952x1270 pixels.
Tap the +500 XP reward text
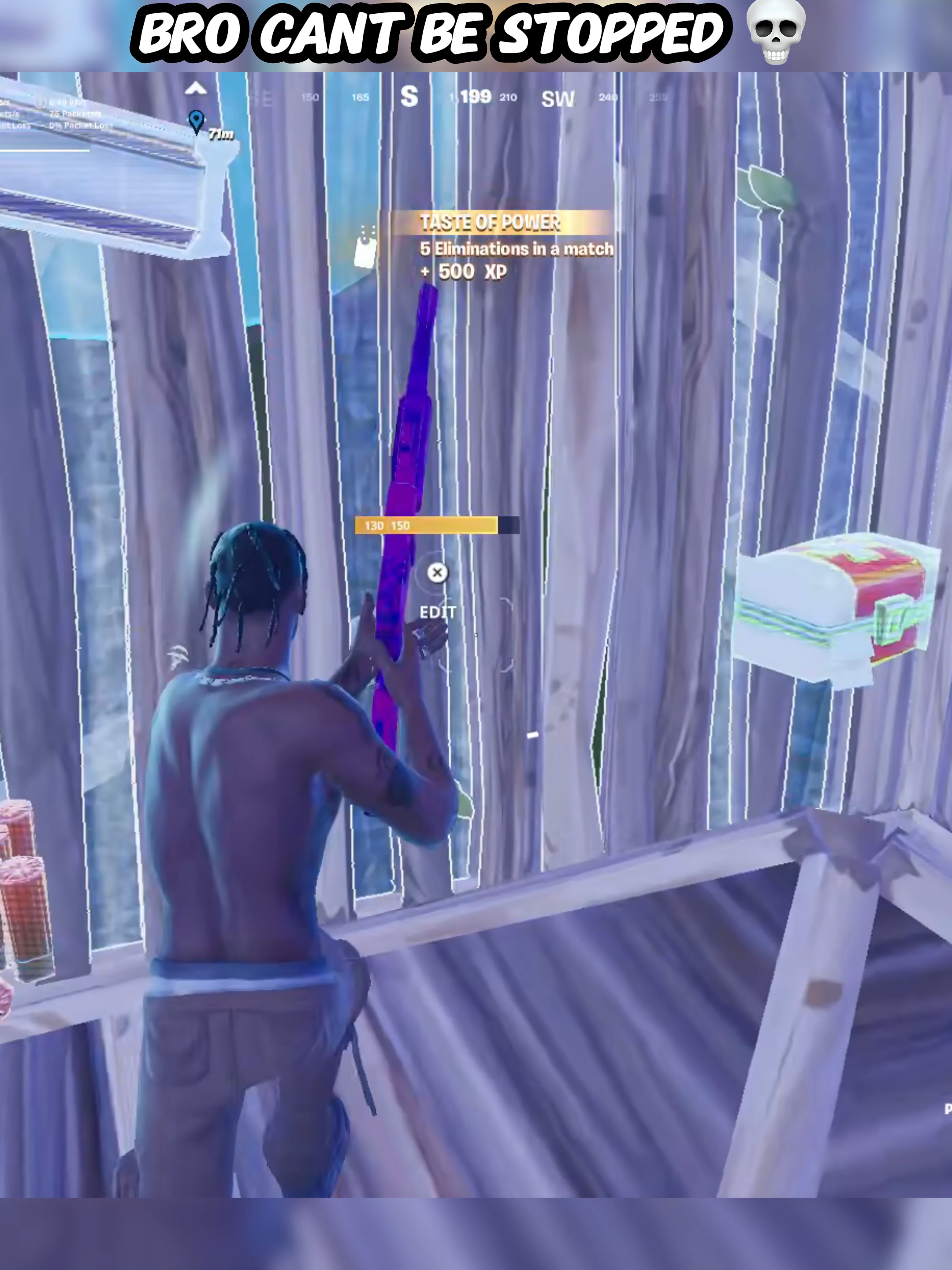tap(465, 272)
